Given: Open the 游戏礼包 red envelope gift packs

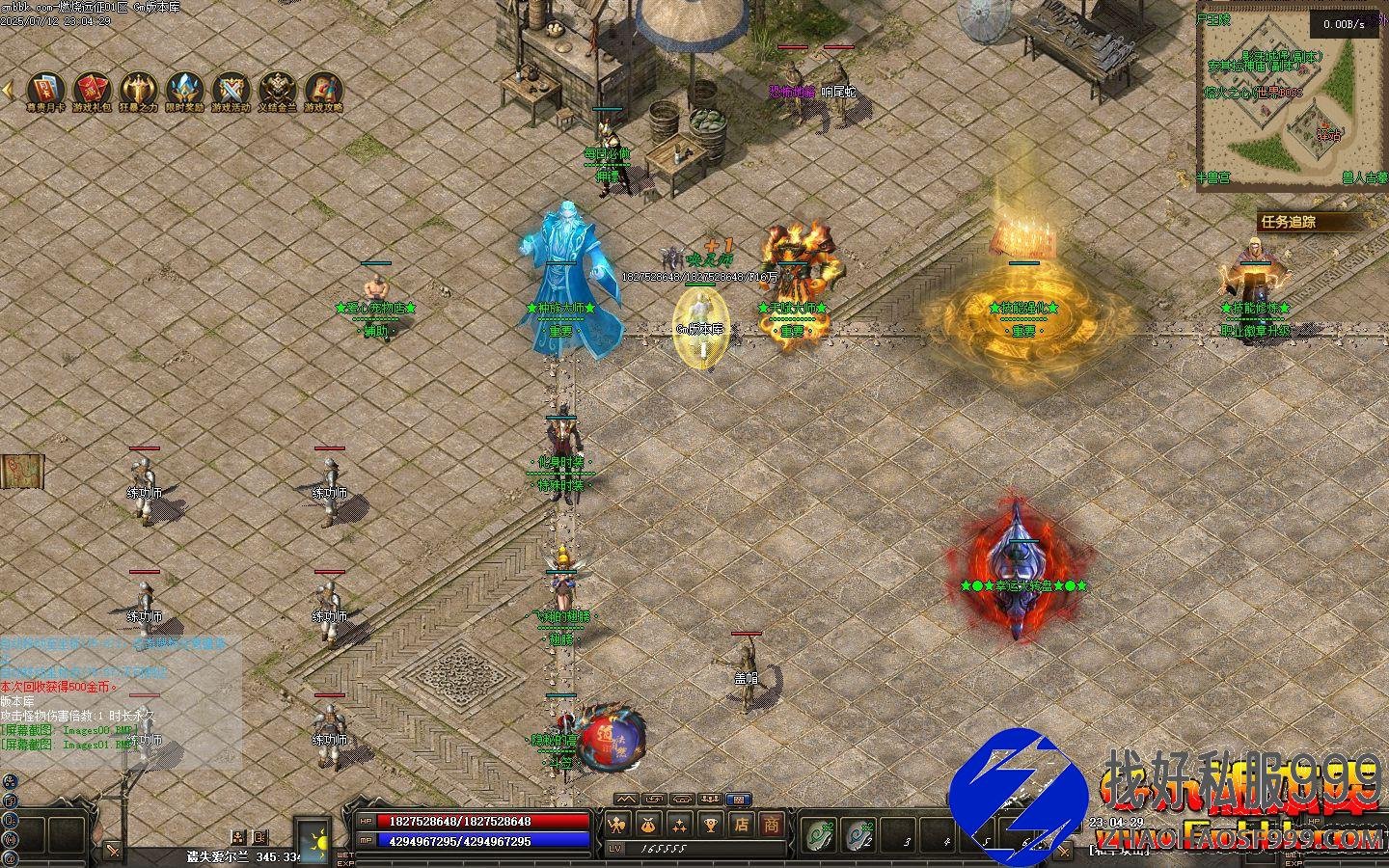Looking at the screenshot, I should [93, 89].
